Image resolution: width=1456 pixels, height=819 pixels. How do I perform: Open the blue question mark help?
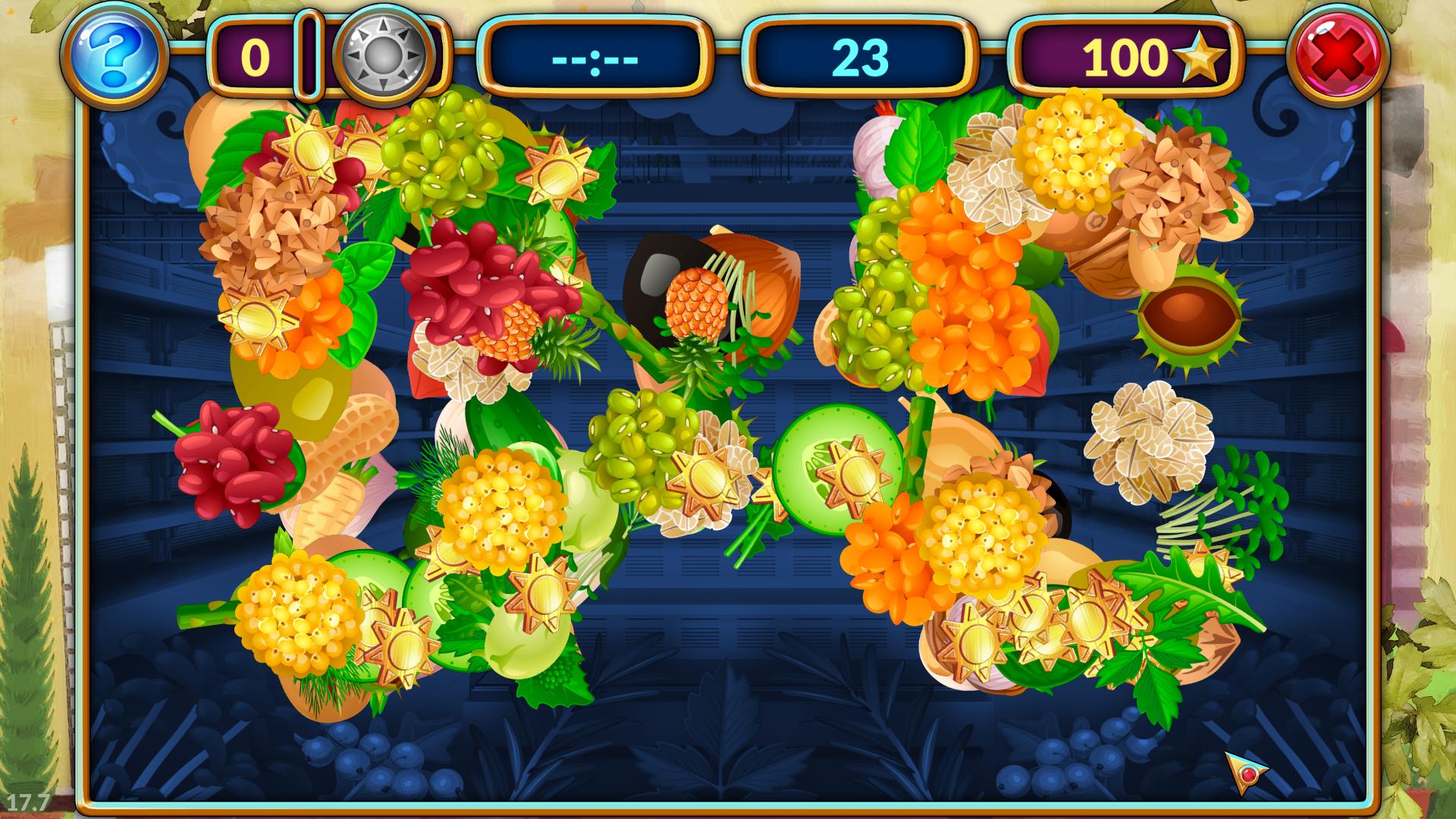(115, 56)
